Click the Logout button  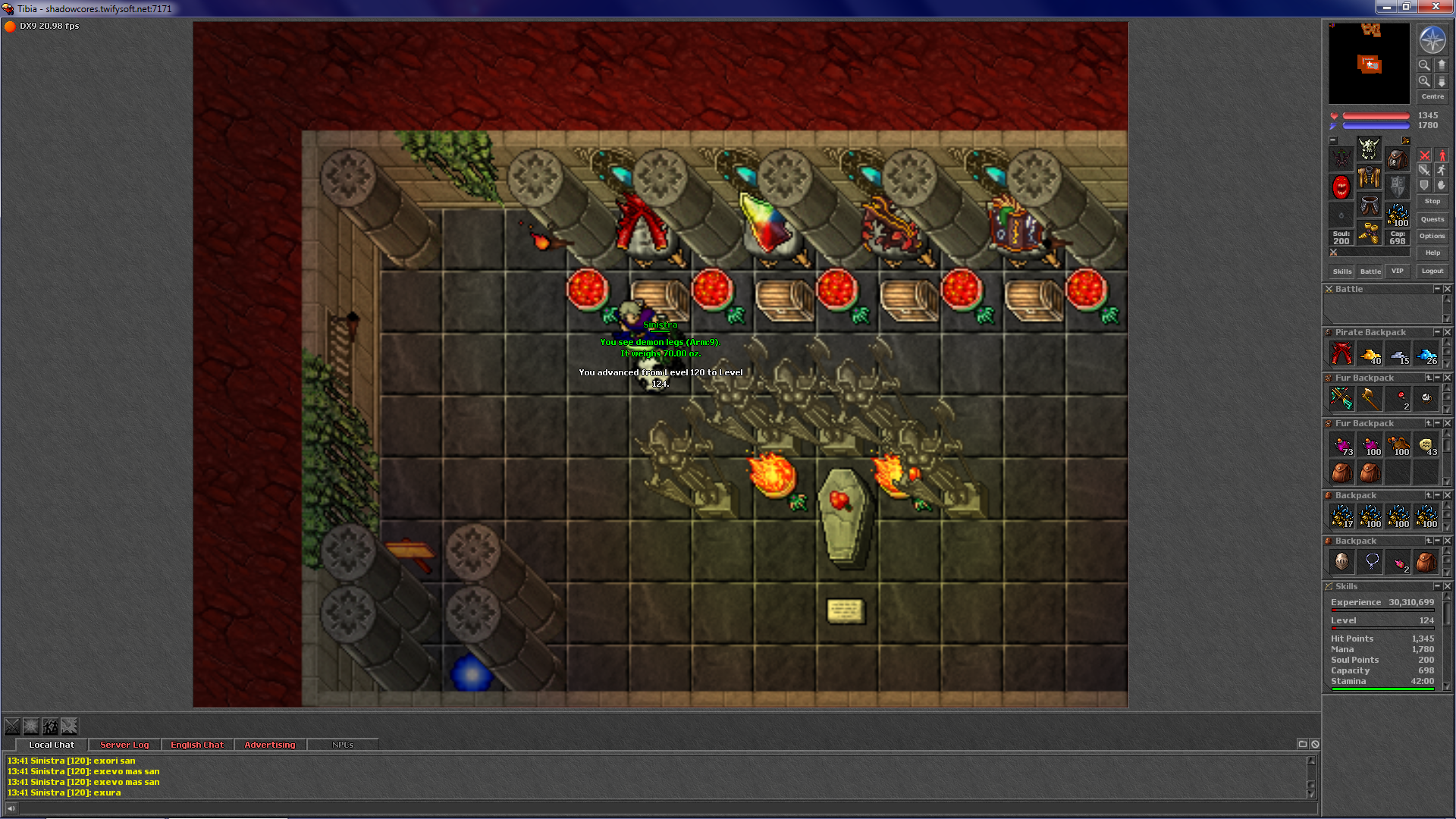tap(1432, 271)
